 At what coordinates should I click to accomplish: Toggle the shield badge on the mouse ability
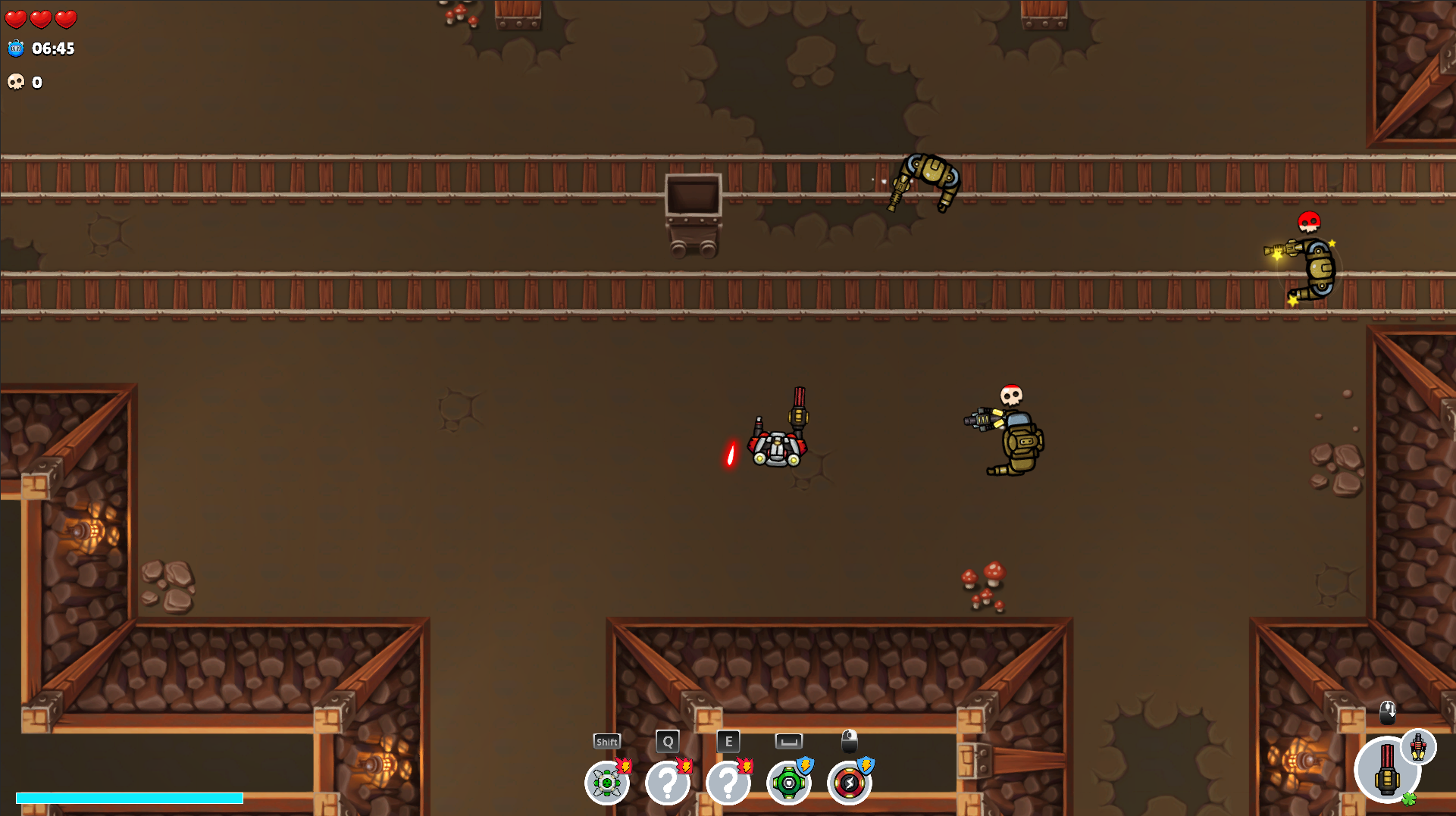coord(866,764)
